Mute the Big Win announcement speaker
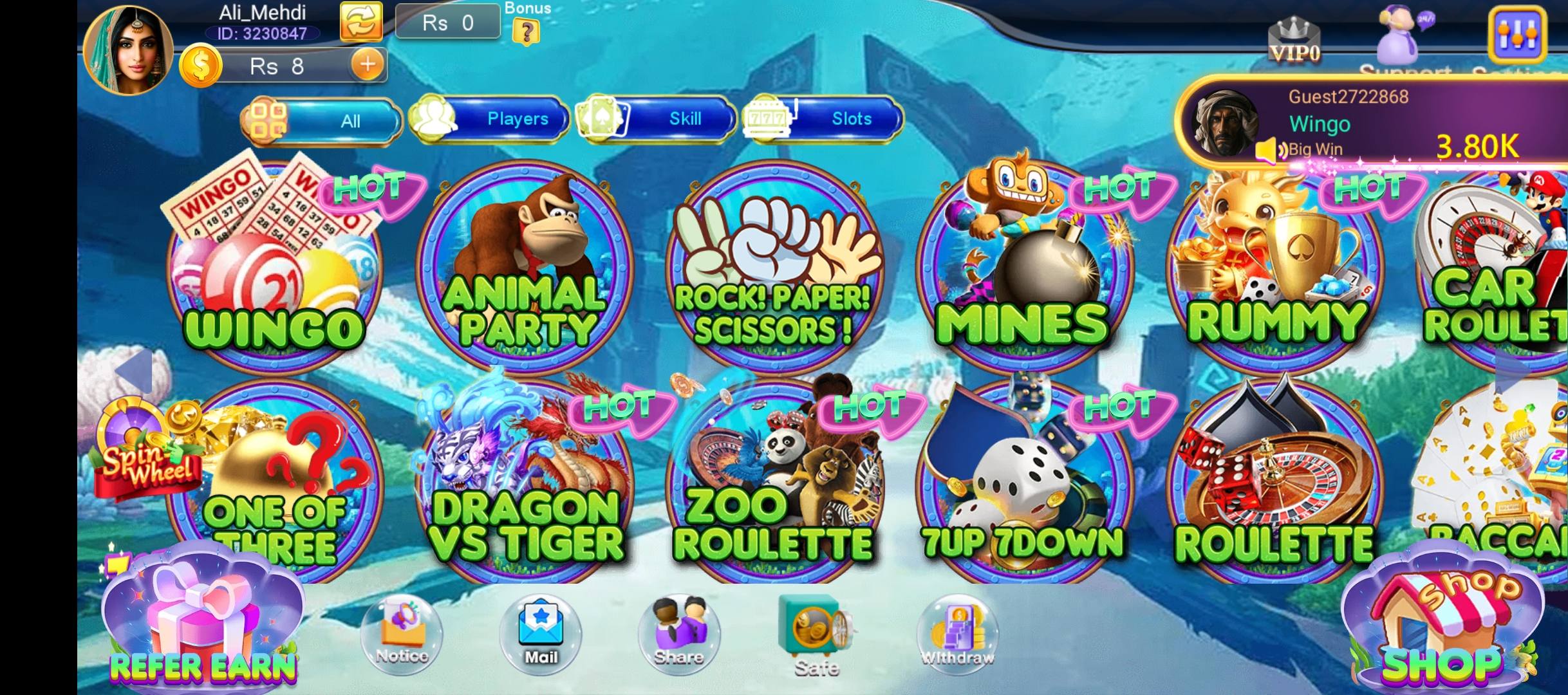The image size is (1568, 695). (x=1269, y=149)
